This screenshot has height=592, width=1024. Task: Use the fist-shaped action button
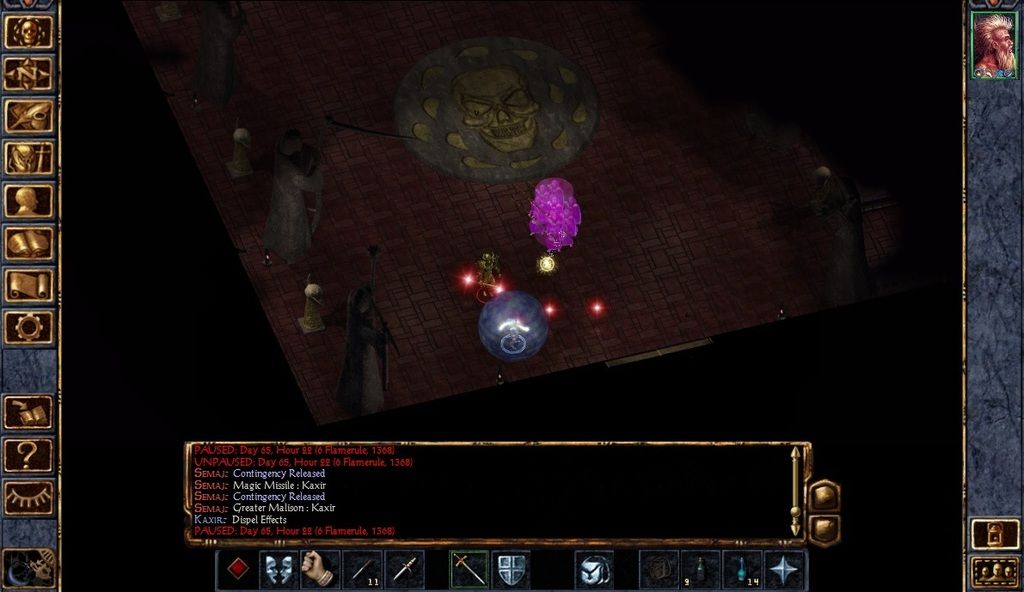point(320,569)
